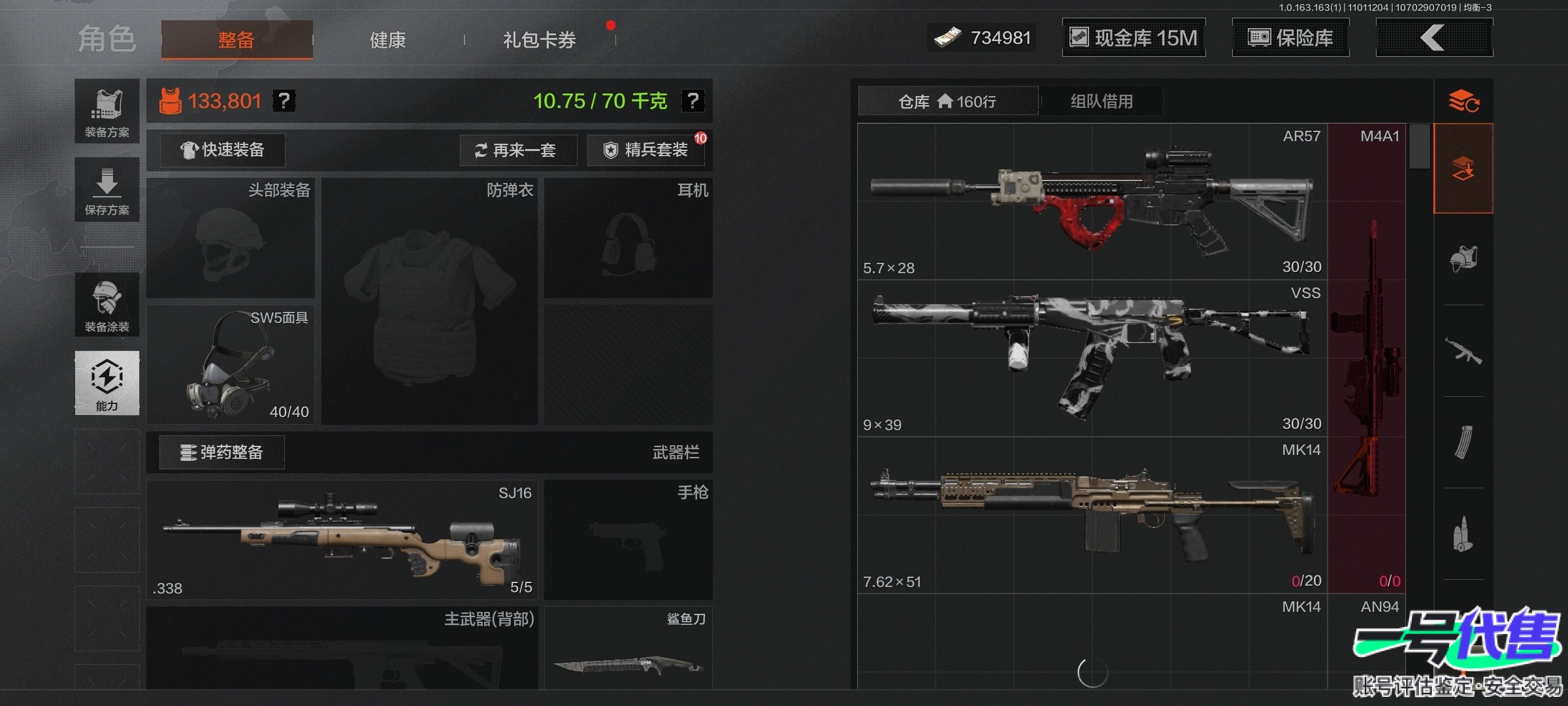1568x706 pixels.
Task: Activate 快速装备 quick equip
Action: [223, 150]
